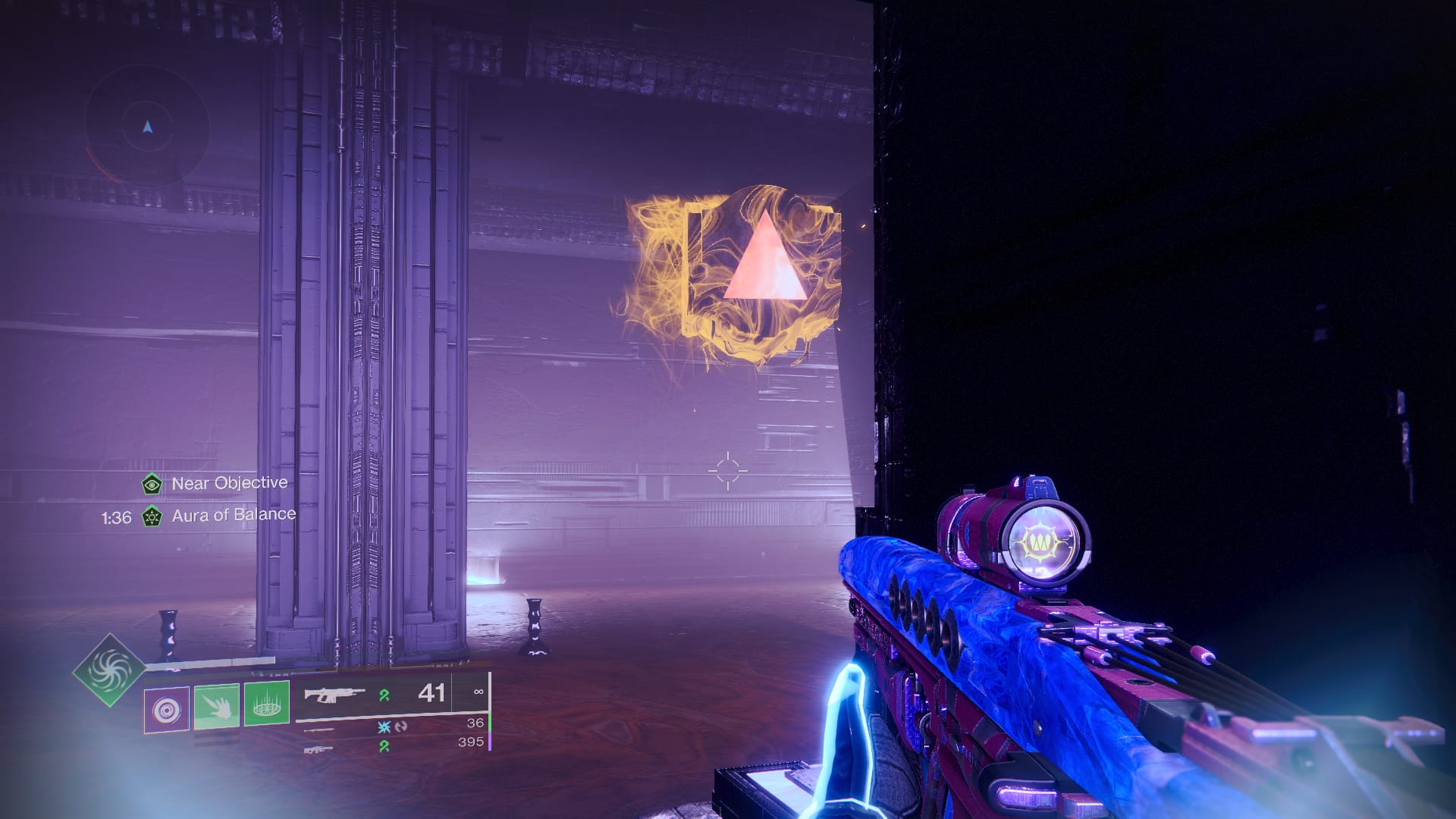This screenshot has height=819, width=1456.
Task: Expand the overflow ammo loop icon
Action: (400, 727)
